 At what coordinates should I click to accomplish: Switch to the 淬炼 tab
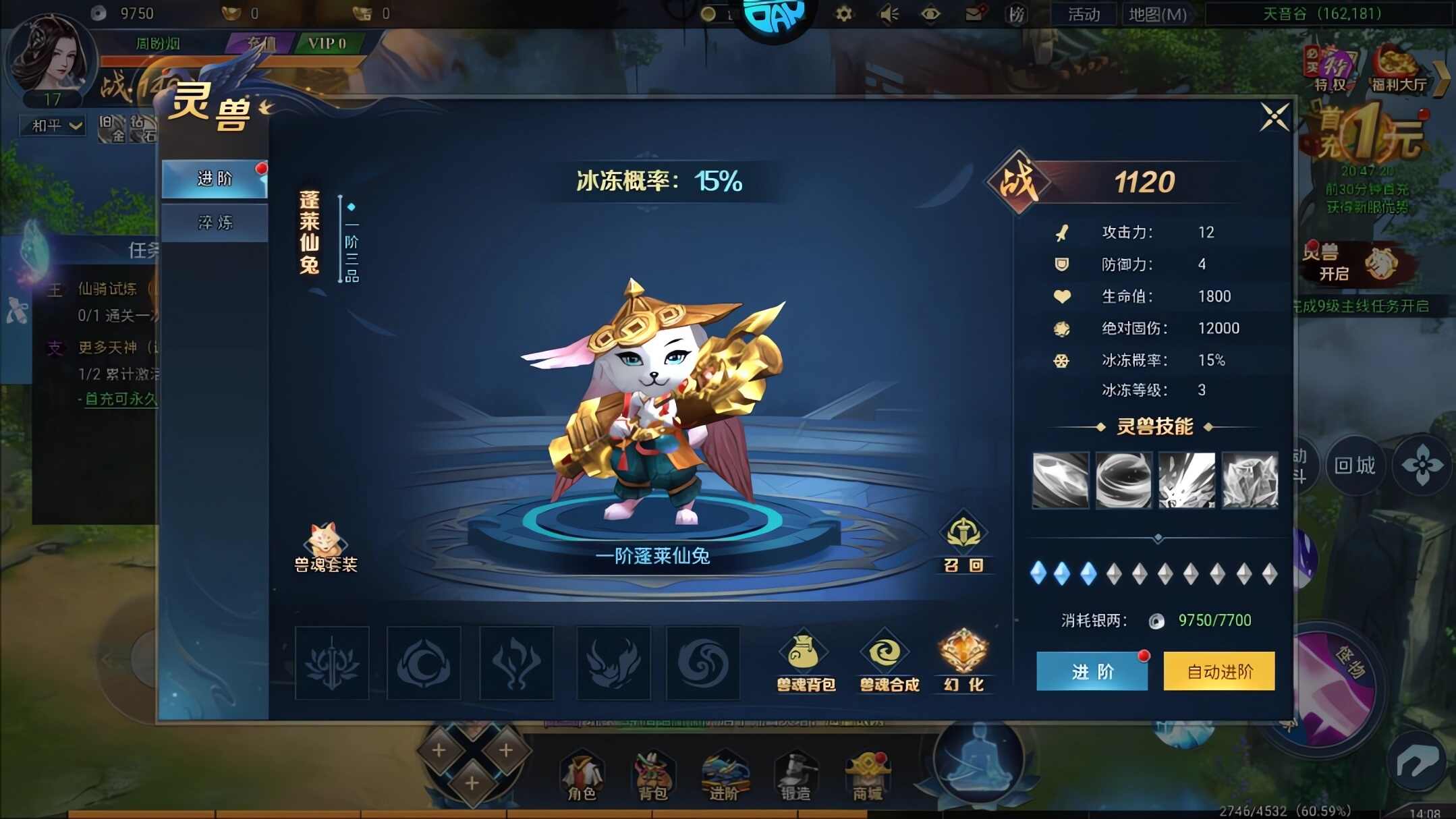point(213,223)
